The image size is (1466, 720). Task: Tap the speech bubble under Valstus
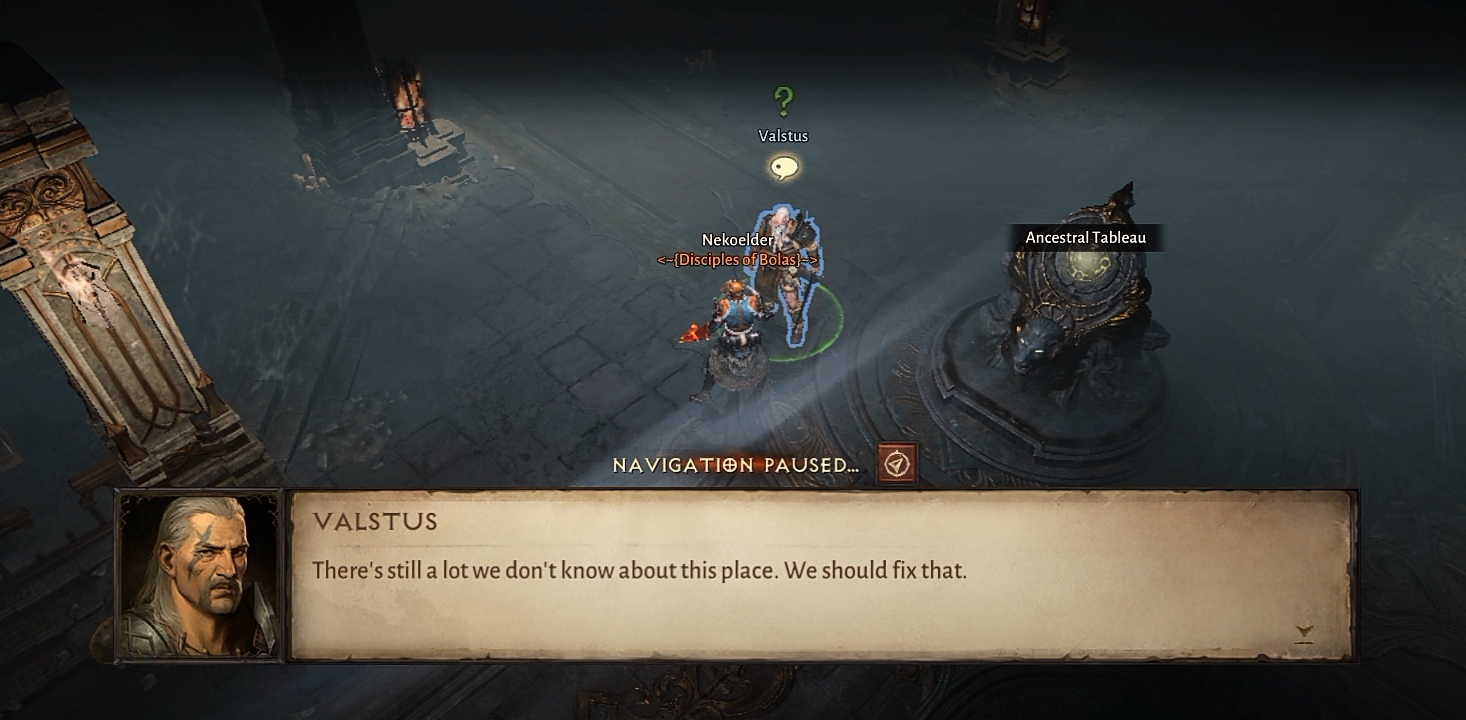click(784, 167)
